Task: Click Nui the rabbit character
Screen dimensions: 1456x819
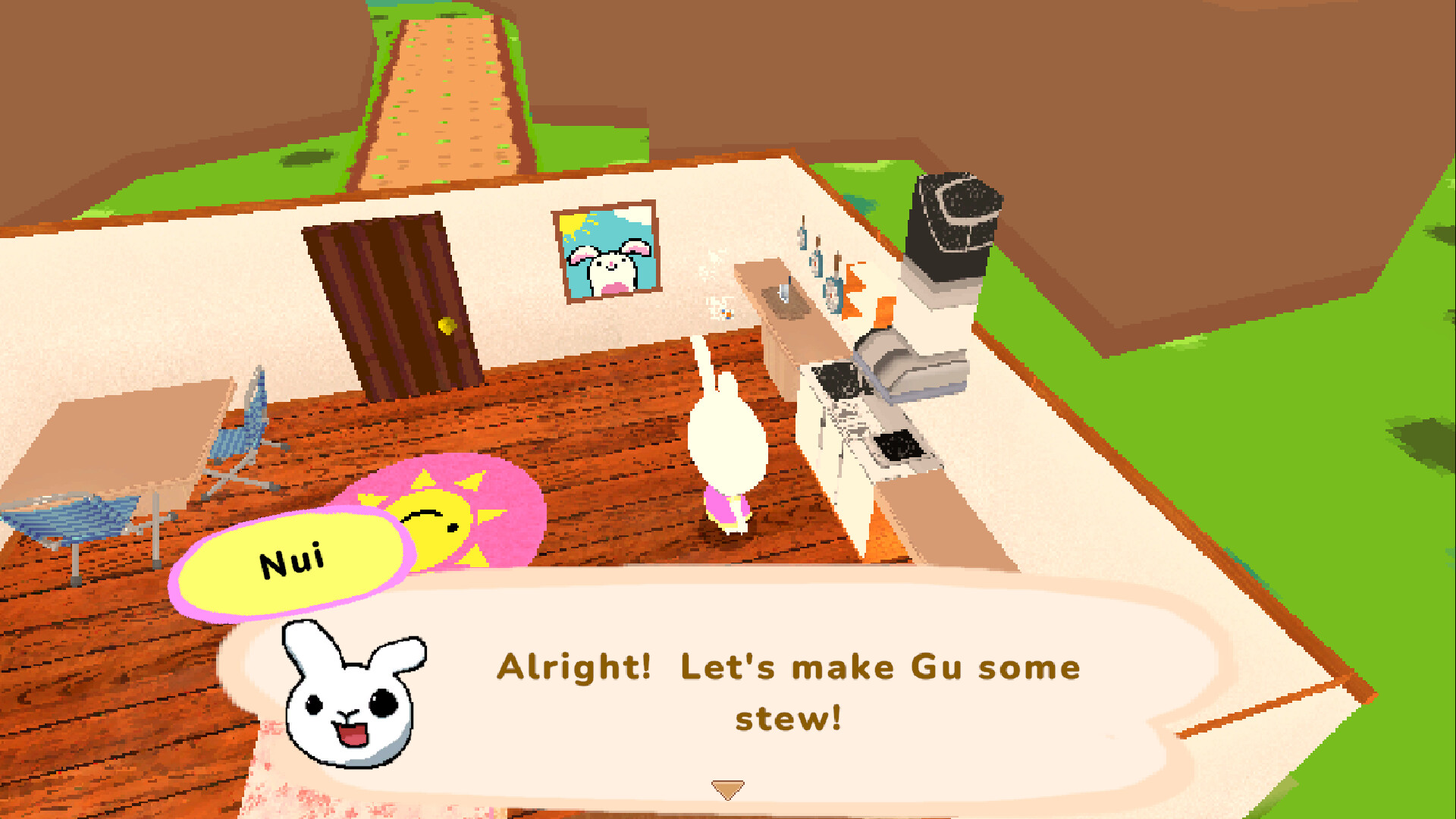Action: pos(726,440)
